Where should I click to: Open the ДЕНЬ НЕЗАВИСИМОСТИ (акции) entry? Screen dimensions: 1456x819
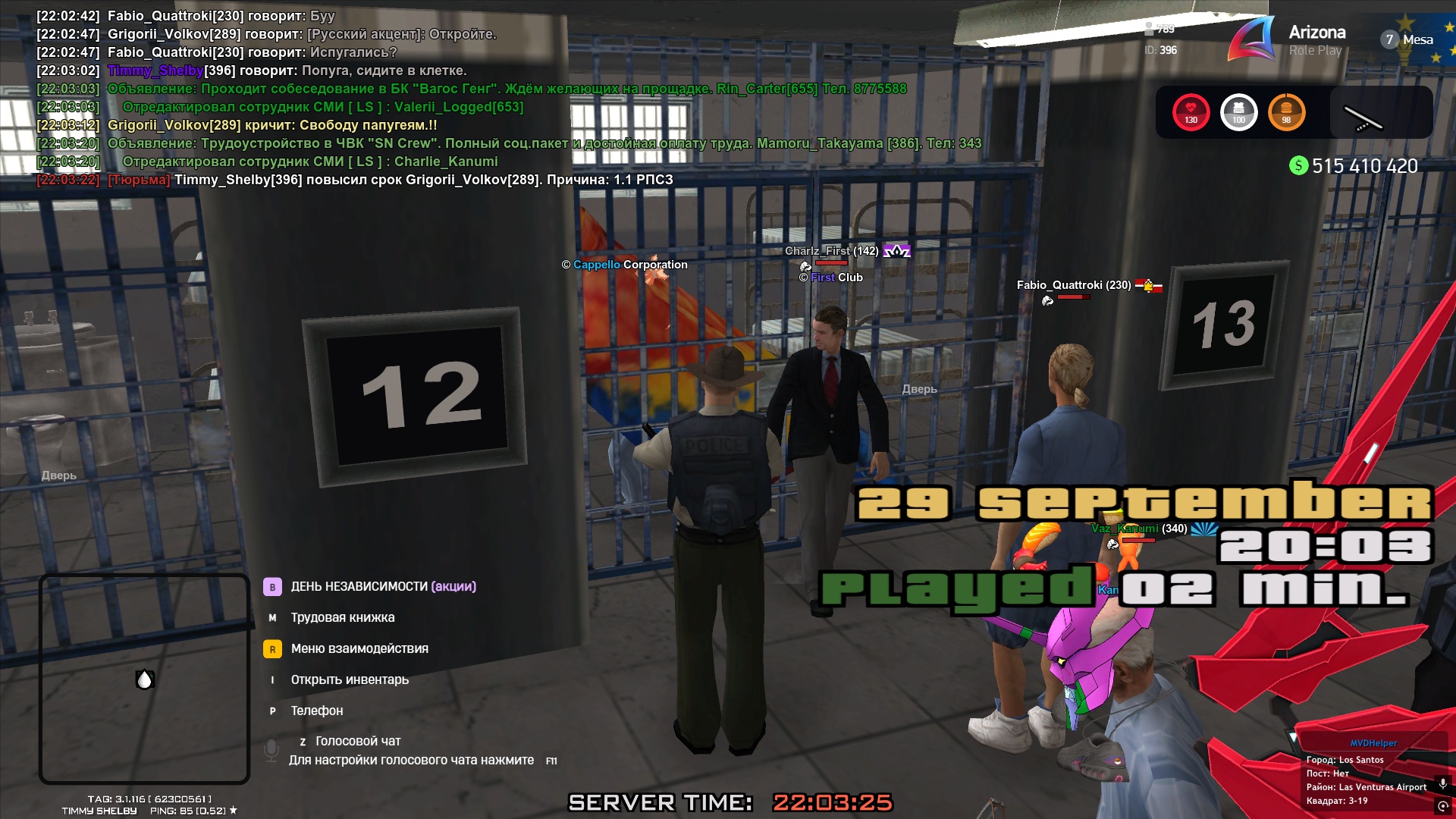coord(383,586)
